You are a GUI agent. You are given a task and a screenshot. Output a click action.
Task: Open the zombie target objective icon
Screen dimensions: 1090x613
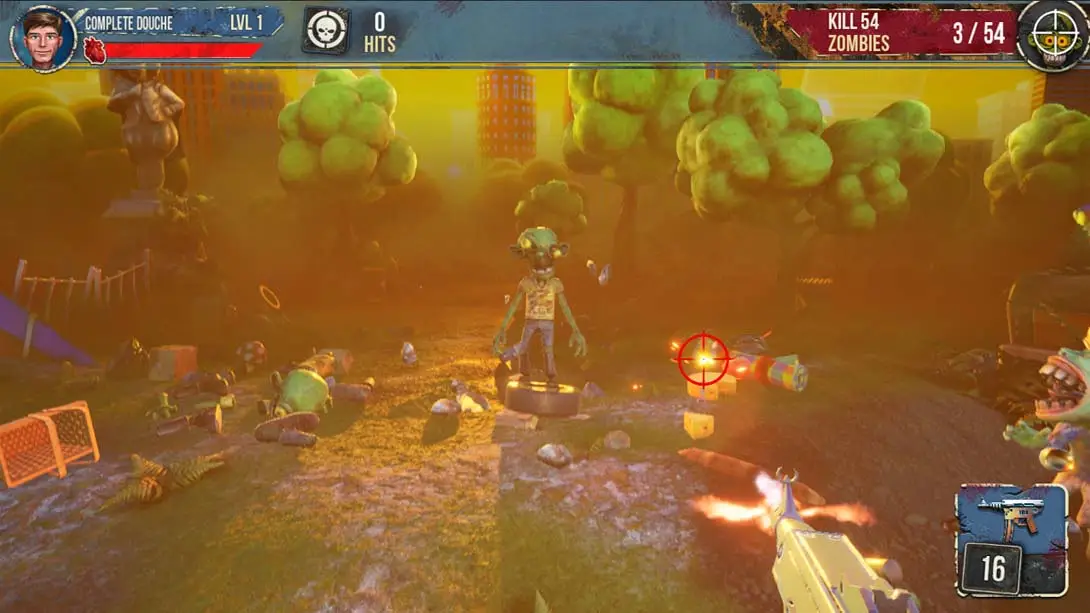(x=1052, y=34)
